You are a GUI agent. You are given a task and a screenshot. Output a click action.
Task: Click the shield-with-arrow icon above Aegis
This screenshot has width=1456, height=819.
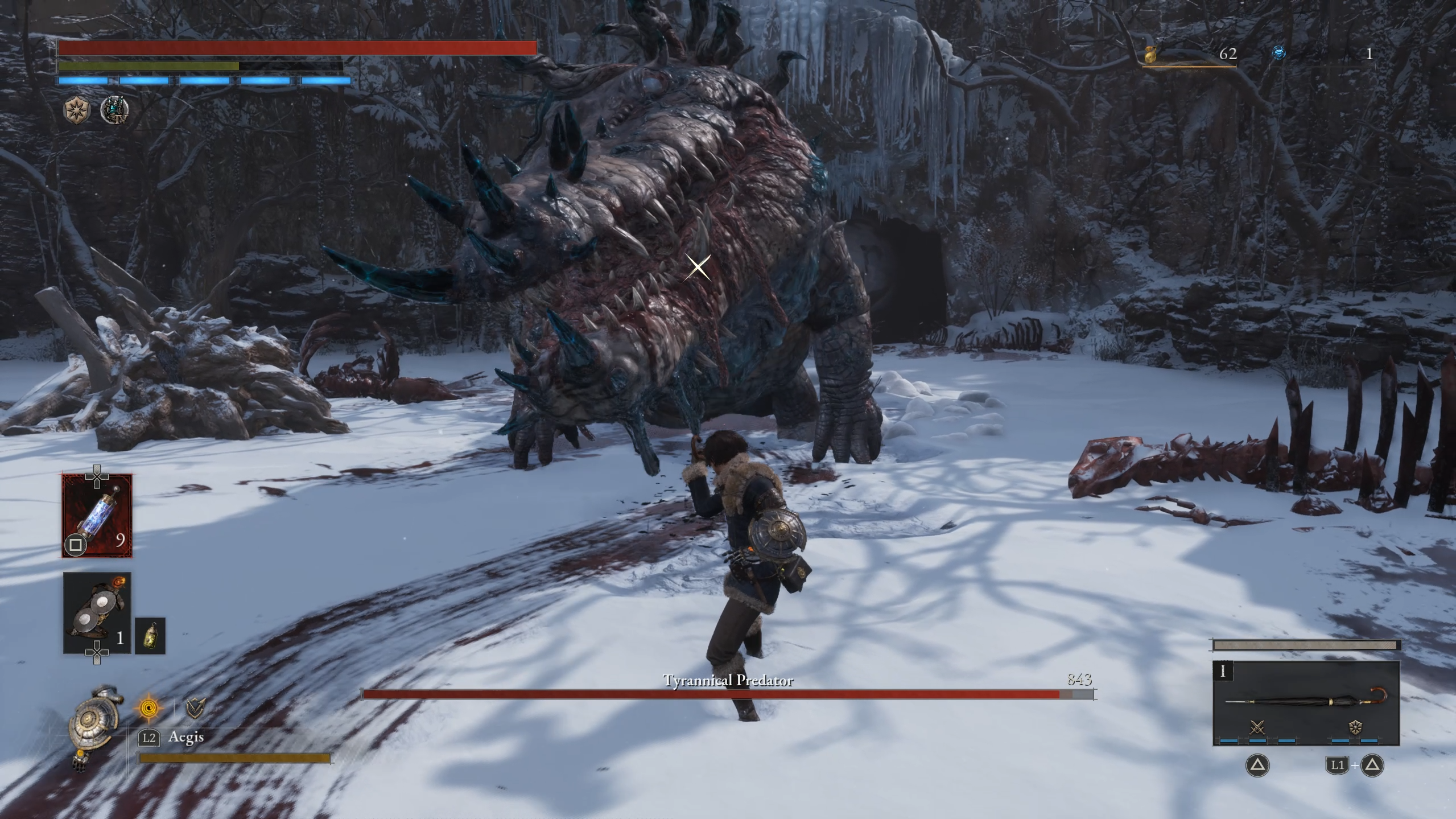point(196,708)
